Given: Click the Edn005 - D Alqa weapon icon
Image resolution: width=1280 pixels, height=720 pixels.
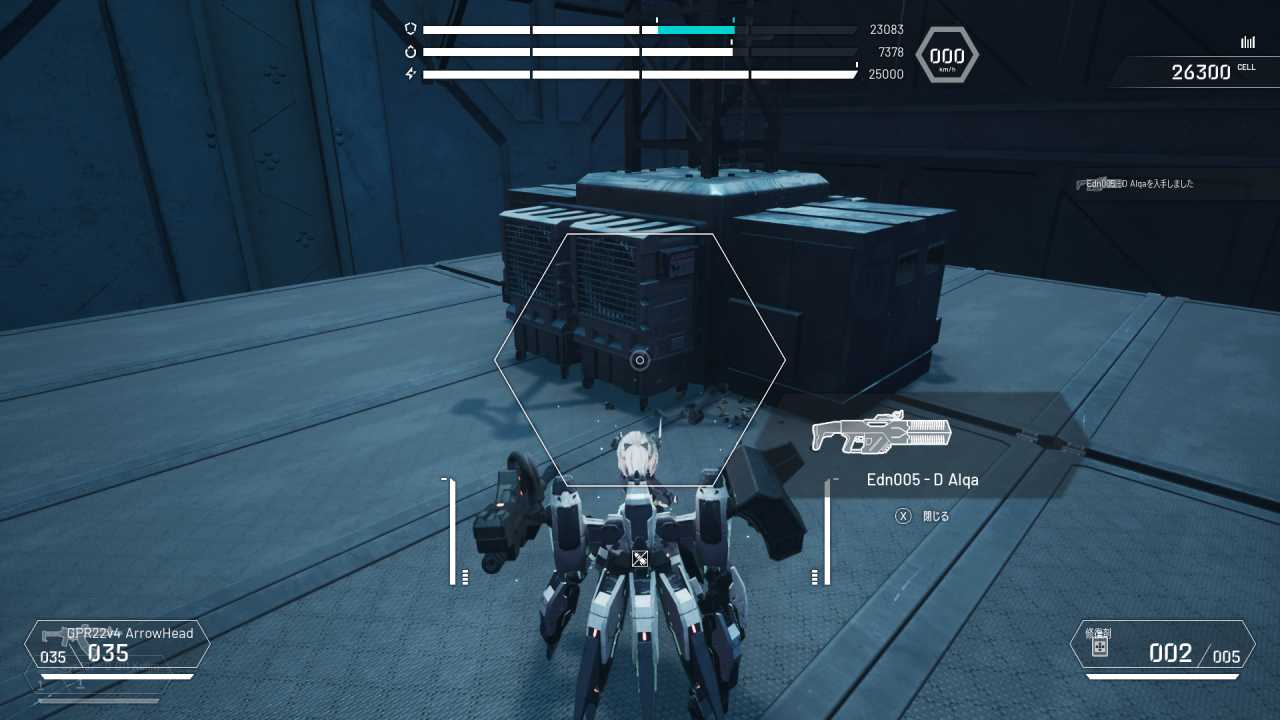Looking at the screenshot, I should click(881, 433).
